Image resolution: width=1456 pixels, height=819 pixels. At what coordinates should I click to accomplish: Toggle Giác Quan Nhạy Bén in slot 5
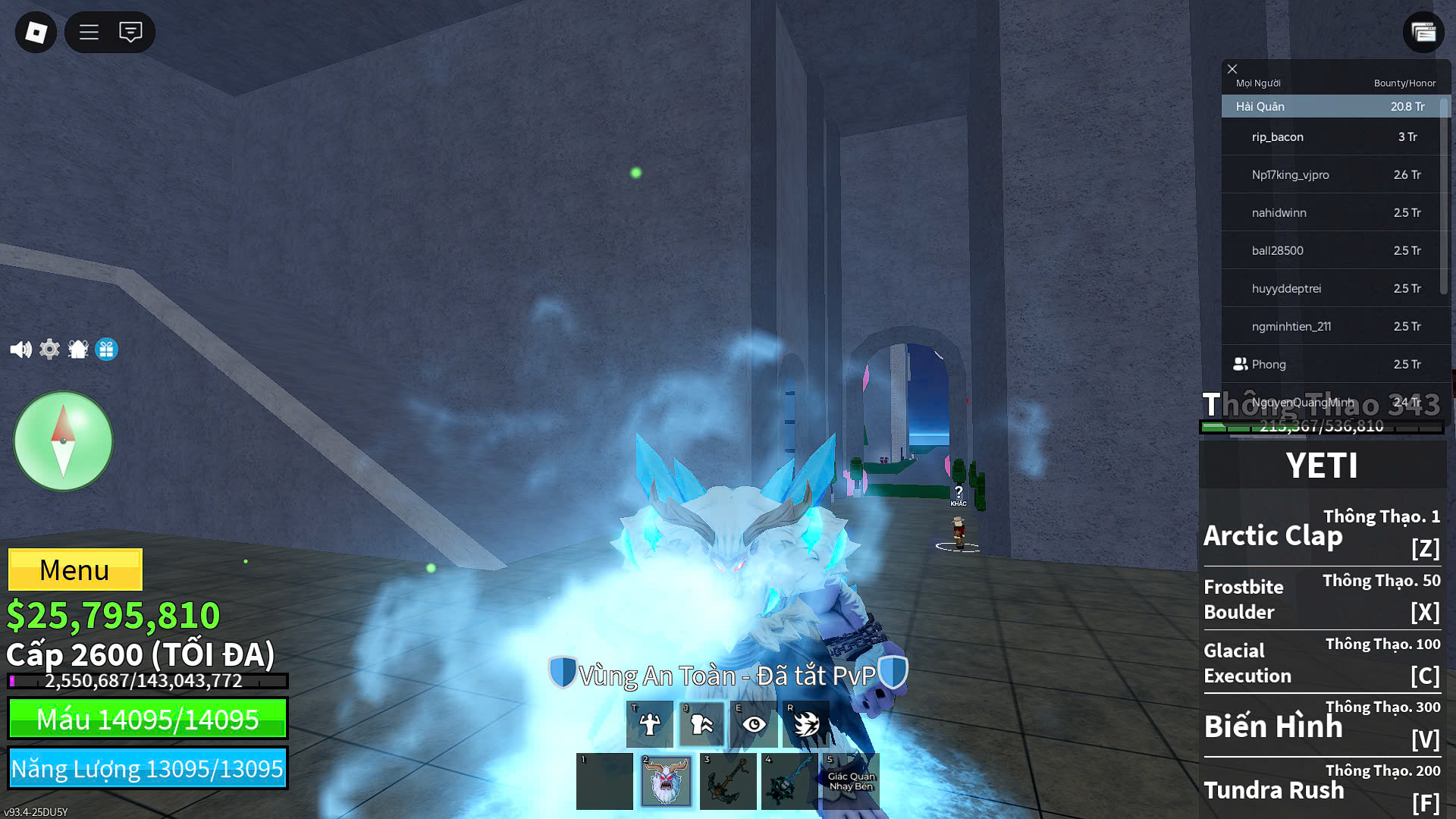point(850,781)
